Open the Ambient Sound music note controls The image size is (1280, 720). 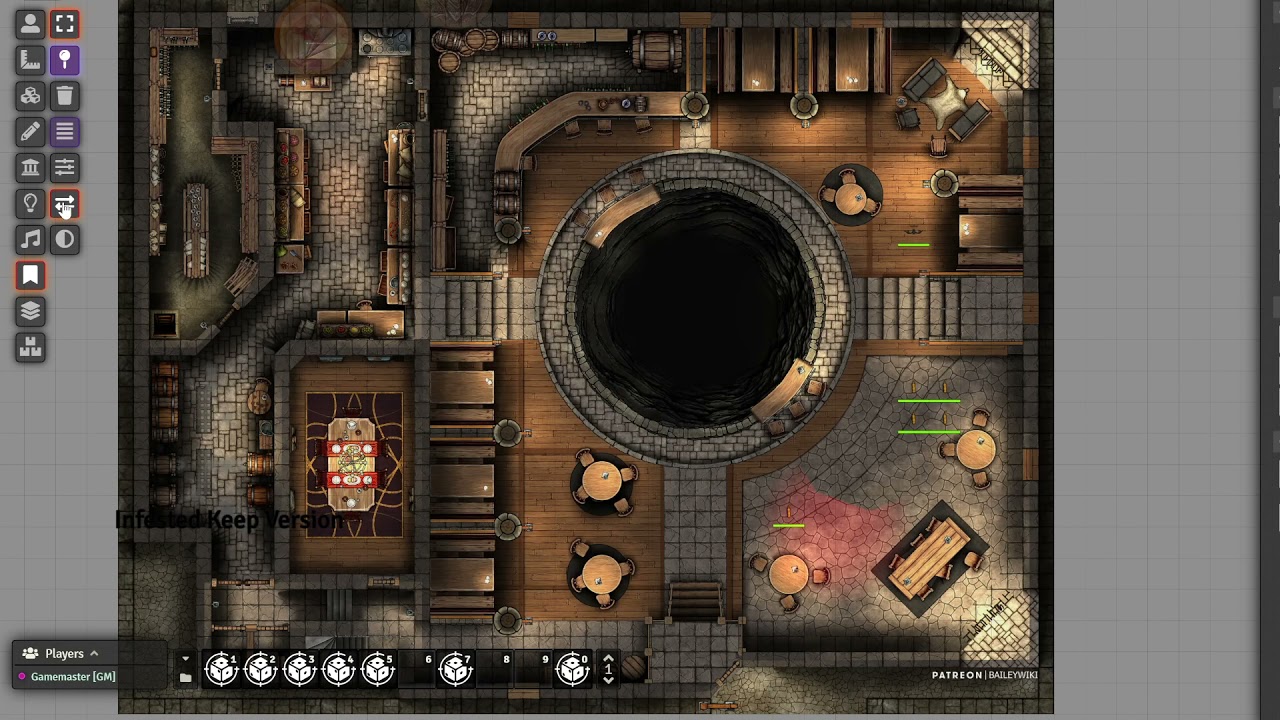click(x=30, y=240)
